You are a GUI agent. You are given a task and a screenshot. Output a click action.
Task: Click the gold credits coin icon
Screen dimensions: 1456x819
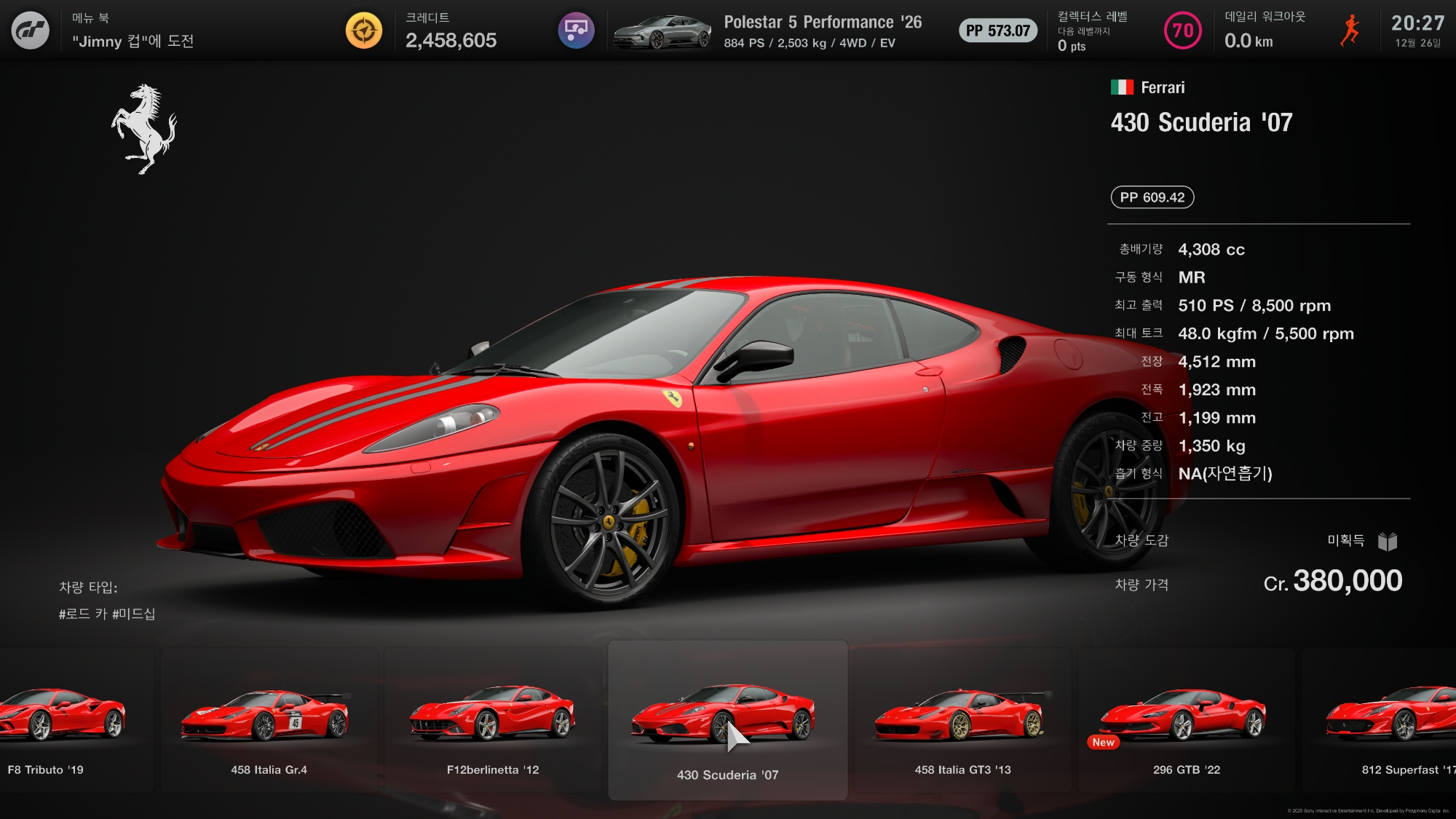(364, 31)
